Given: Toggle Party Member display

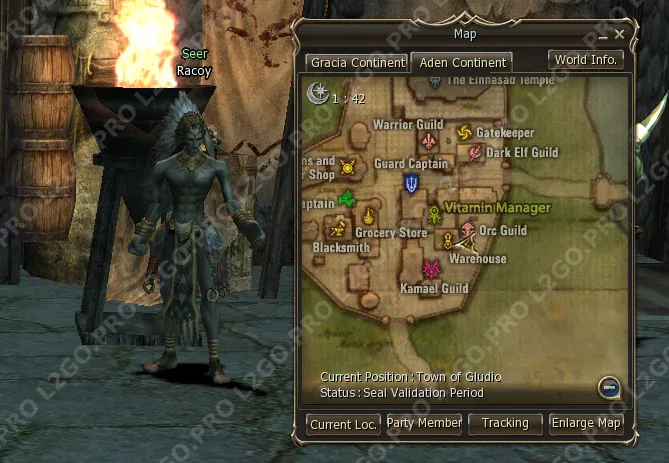Looking at the screenshot, I should [x=424, y=424].
